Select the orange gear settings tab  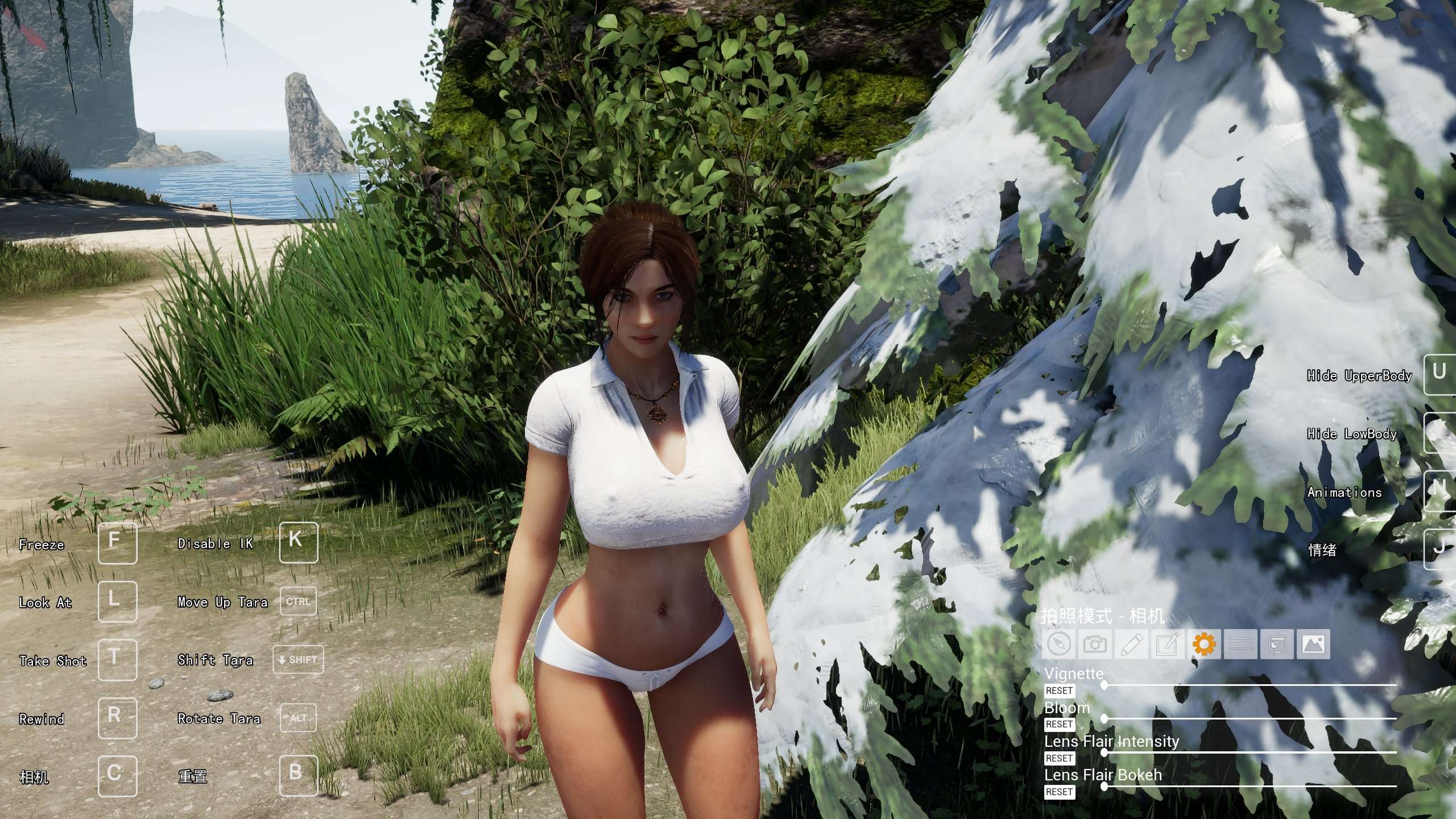coord(1204,644)
